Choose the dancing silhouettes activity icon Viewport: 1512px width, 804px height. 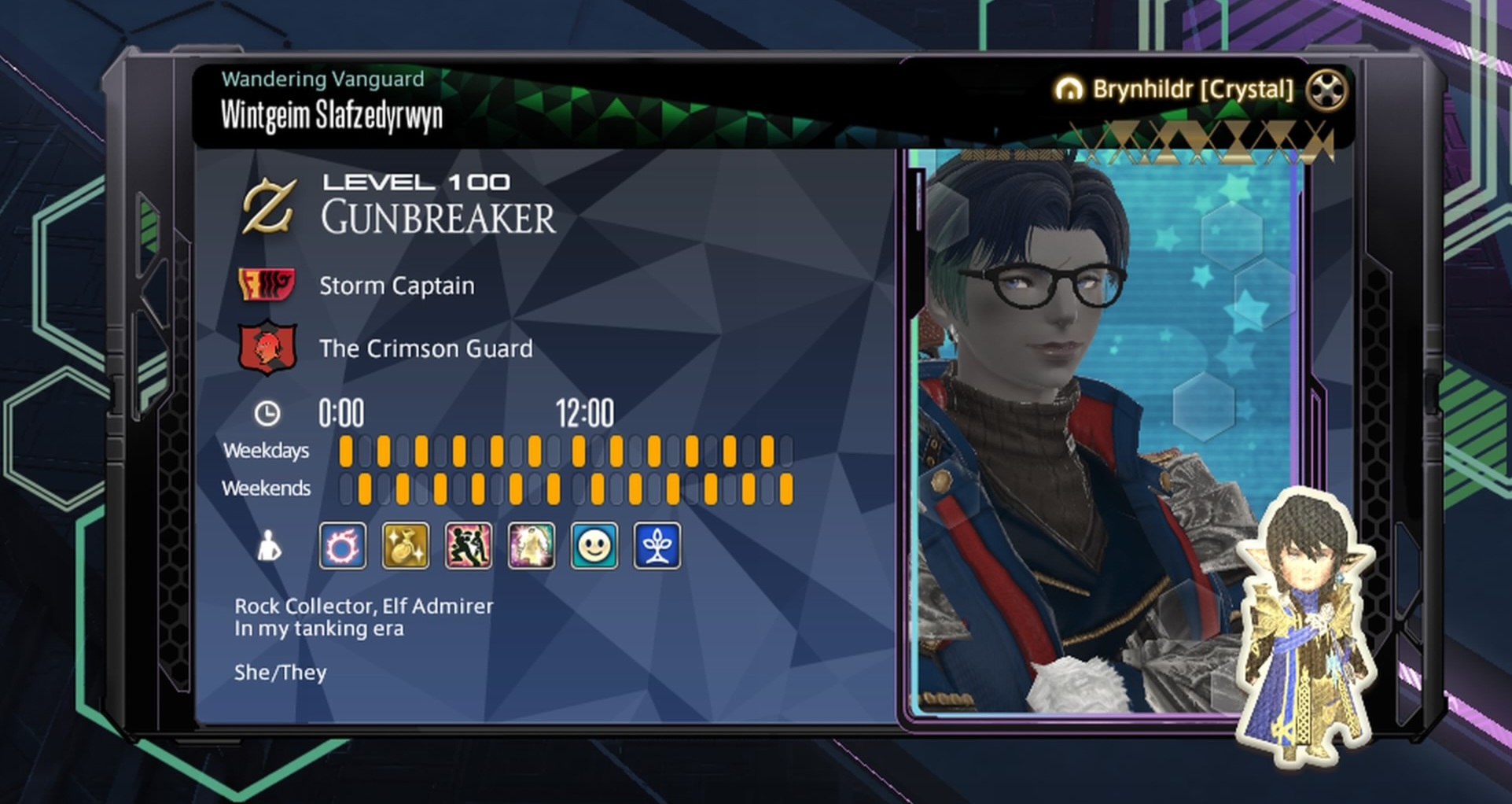(469, 545)
